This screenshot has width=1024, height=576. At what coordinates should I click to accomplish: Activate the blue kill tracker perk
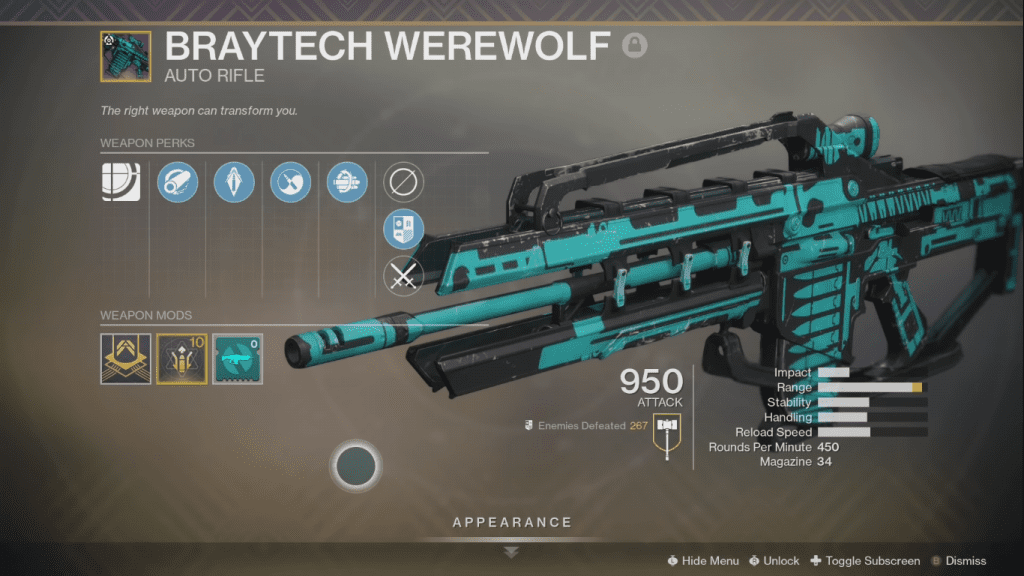coord(403,229)
